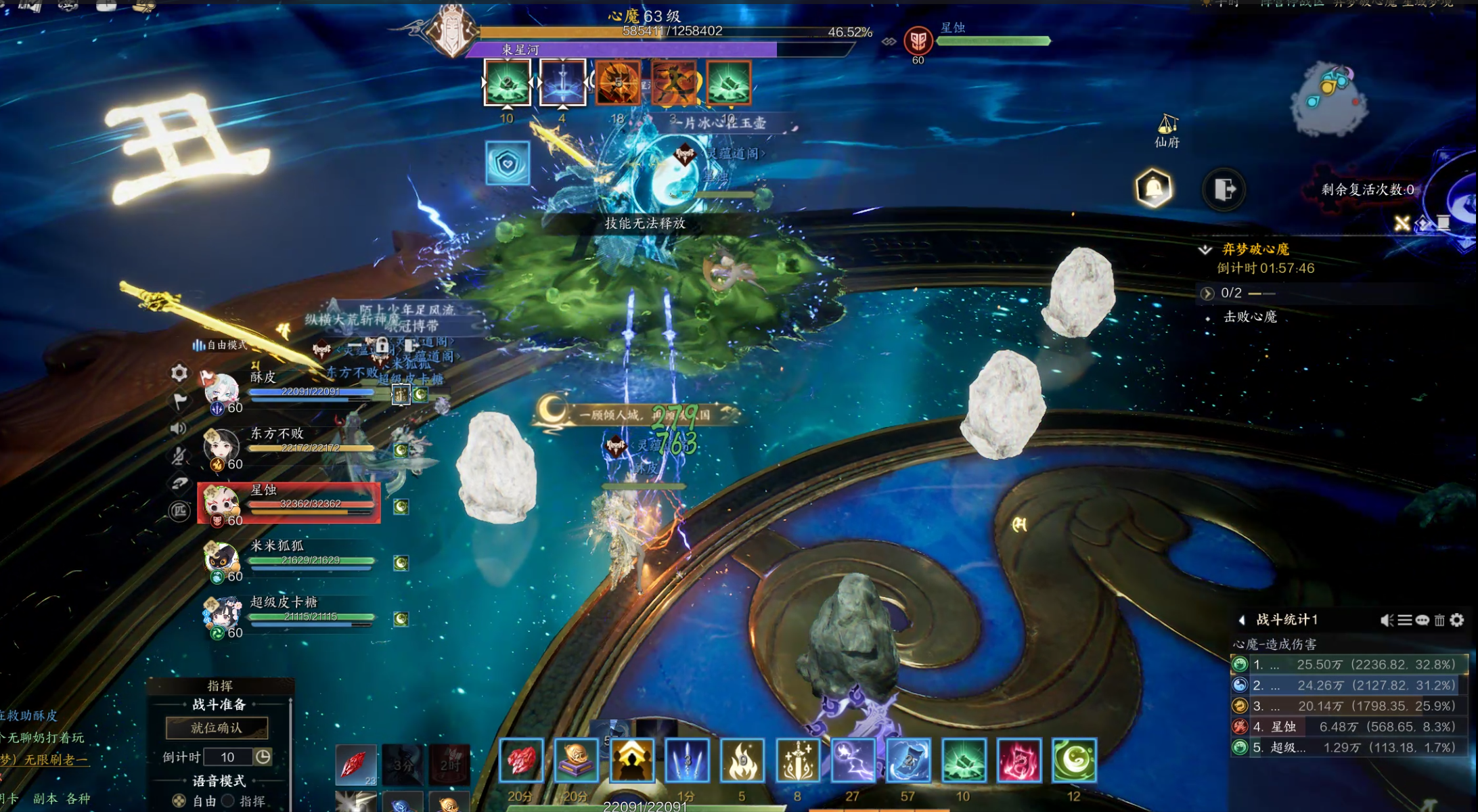Open the party gear settings icon

coord(179,373)
